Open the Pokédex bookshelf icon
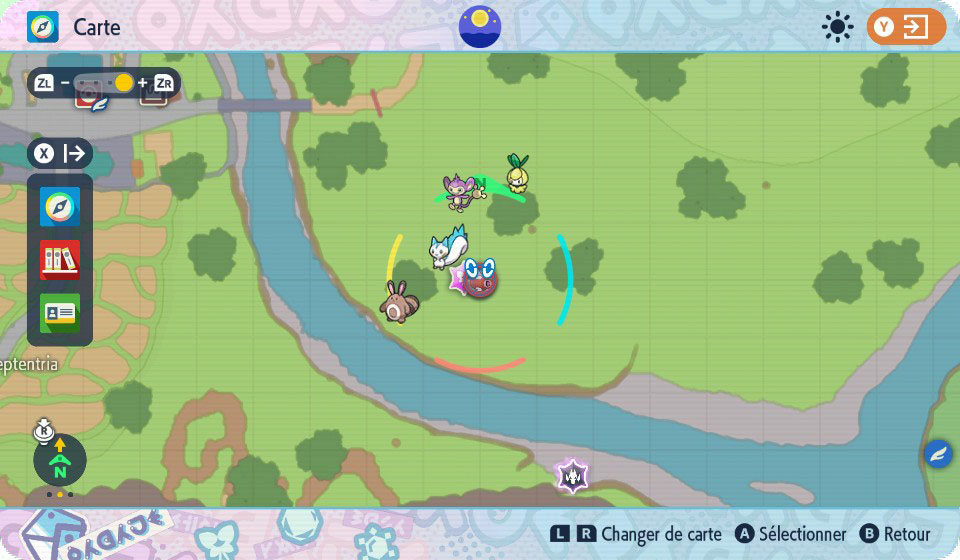960x560 pixels. [x=60, y=260]
